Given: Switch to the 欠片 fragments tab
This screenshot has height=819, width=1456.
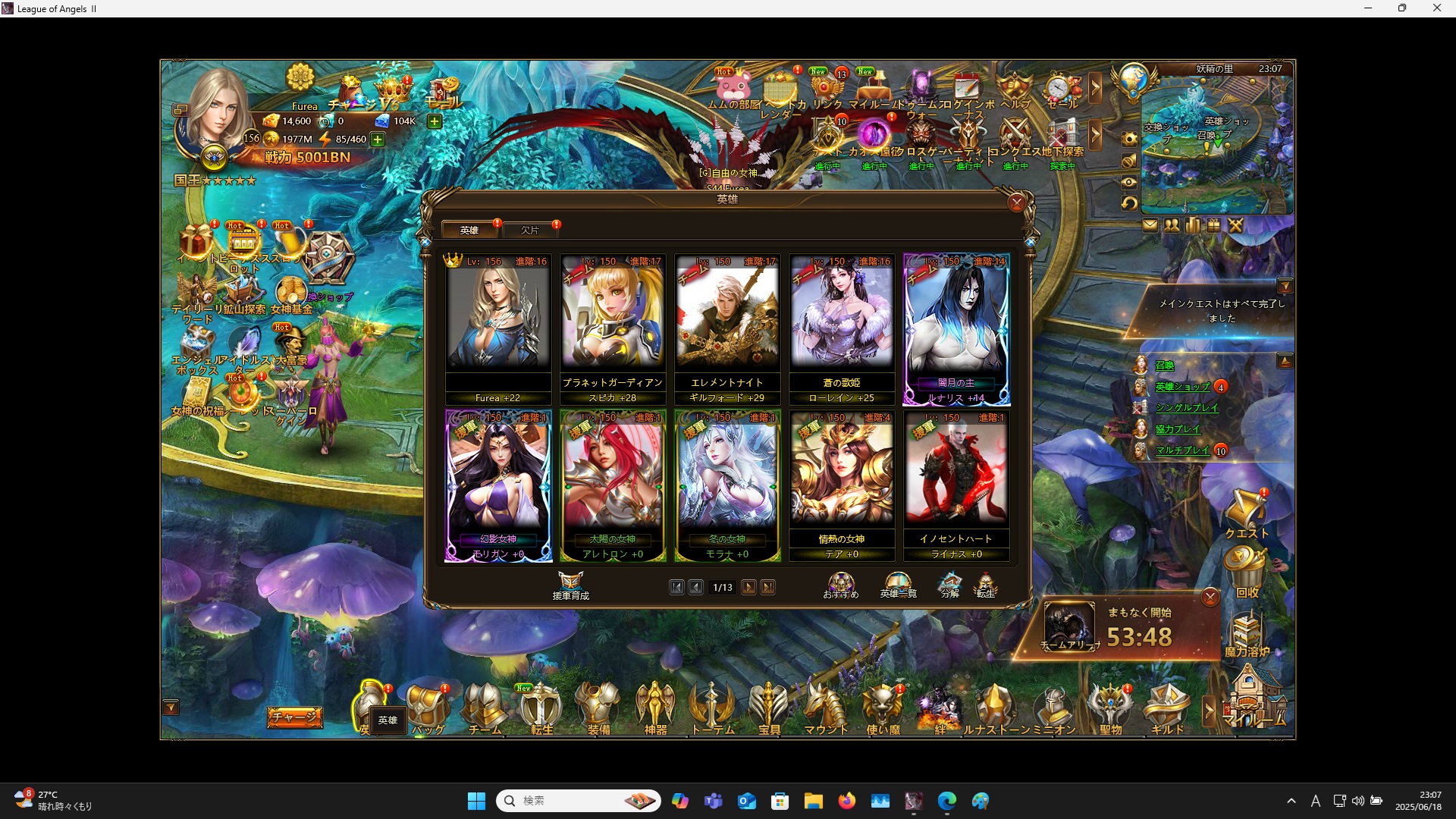Looking at the screenshot, I should click(x=531, y=230).
